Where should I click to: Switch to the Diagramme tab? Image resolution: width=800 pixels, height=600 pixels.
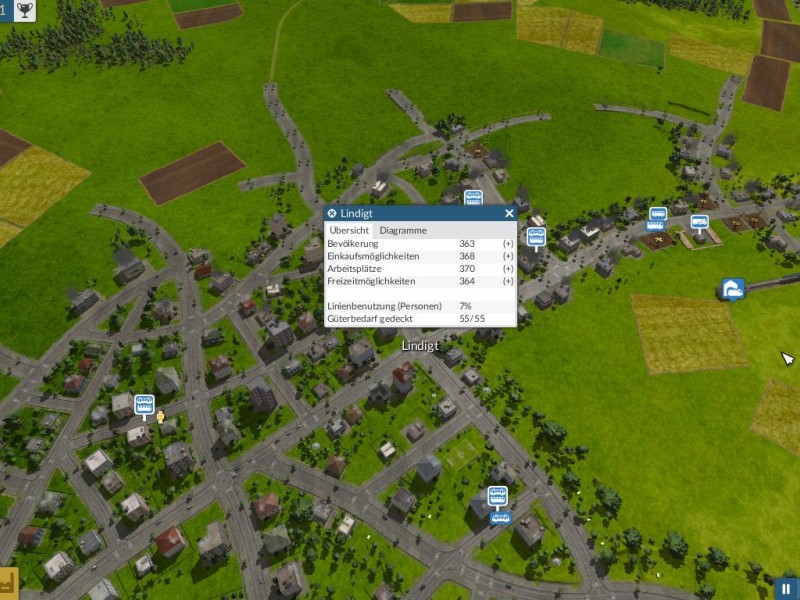[403, 230]
